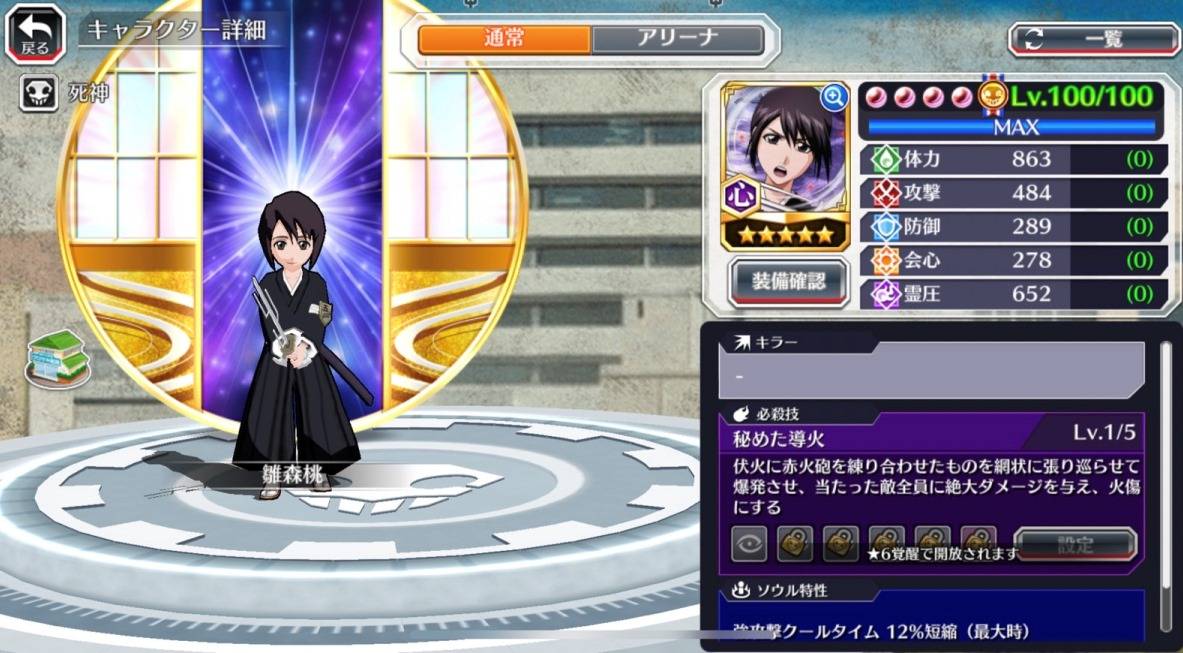This screenshot has height=653, width=1183.
Task: Open the 一覧 character list
Action: point(1094,39)
